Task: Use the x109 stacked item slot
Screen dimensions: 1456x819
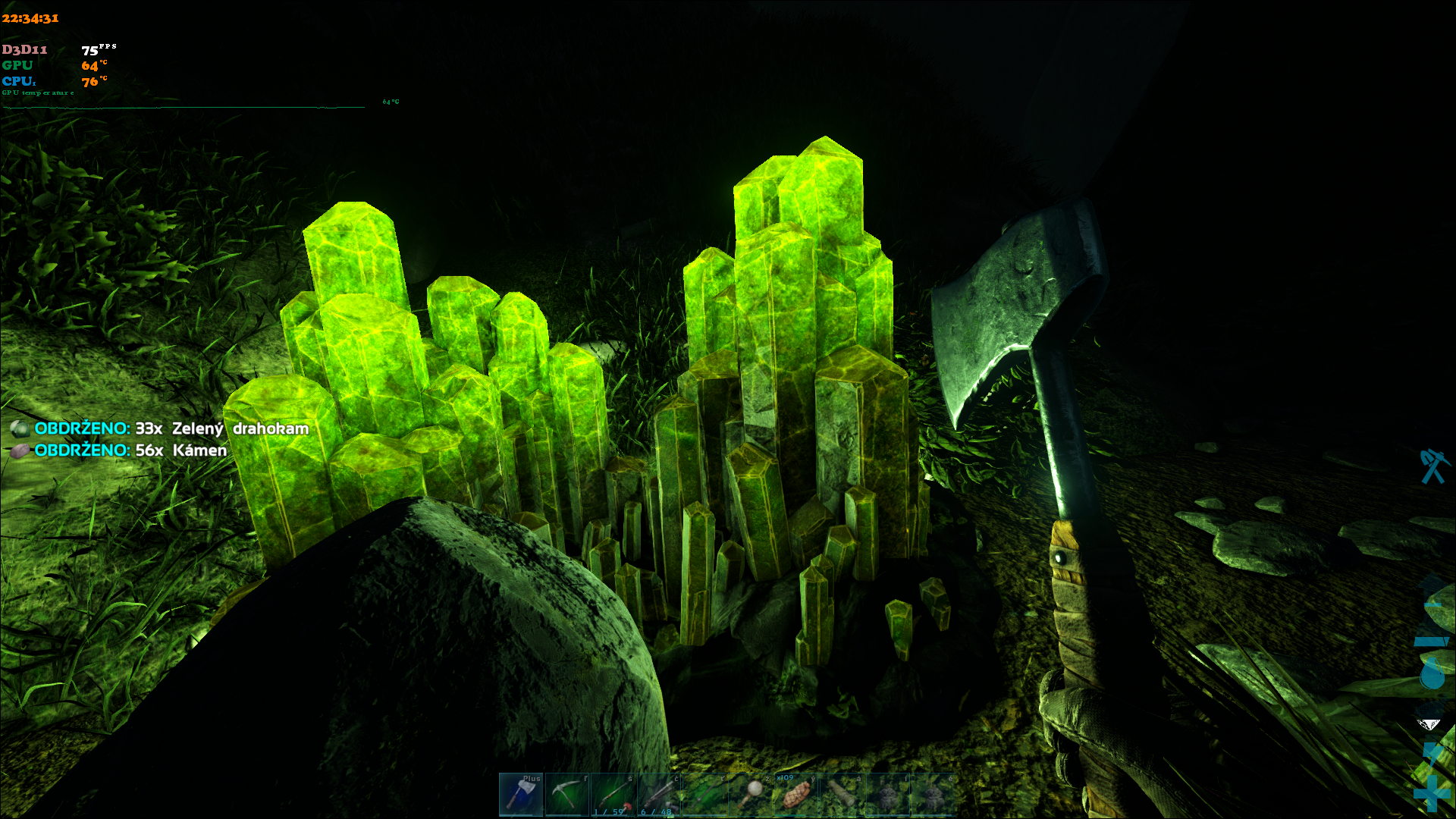Action: coord(796,794)
